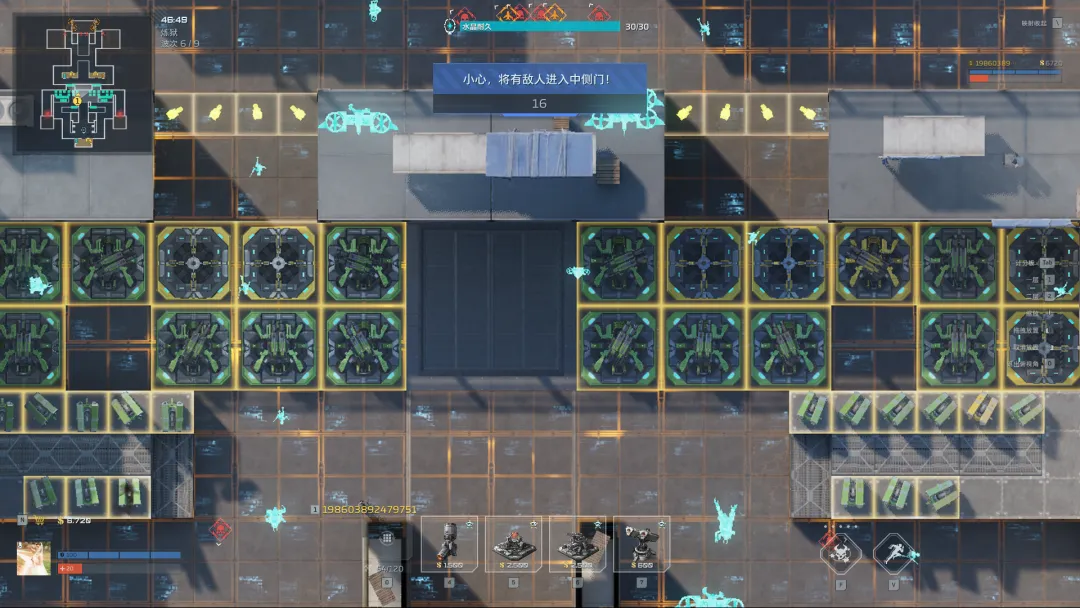
Task: Pick the $2,500 gun turret card
Action: click(579, 543)
